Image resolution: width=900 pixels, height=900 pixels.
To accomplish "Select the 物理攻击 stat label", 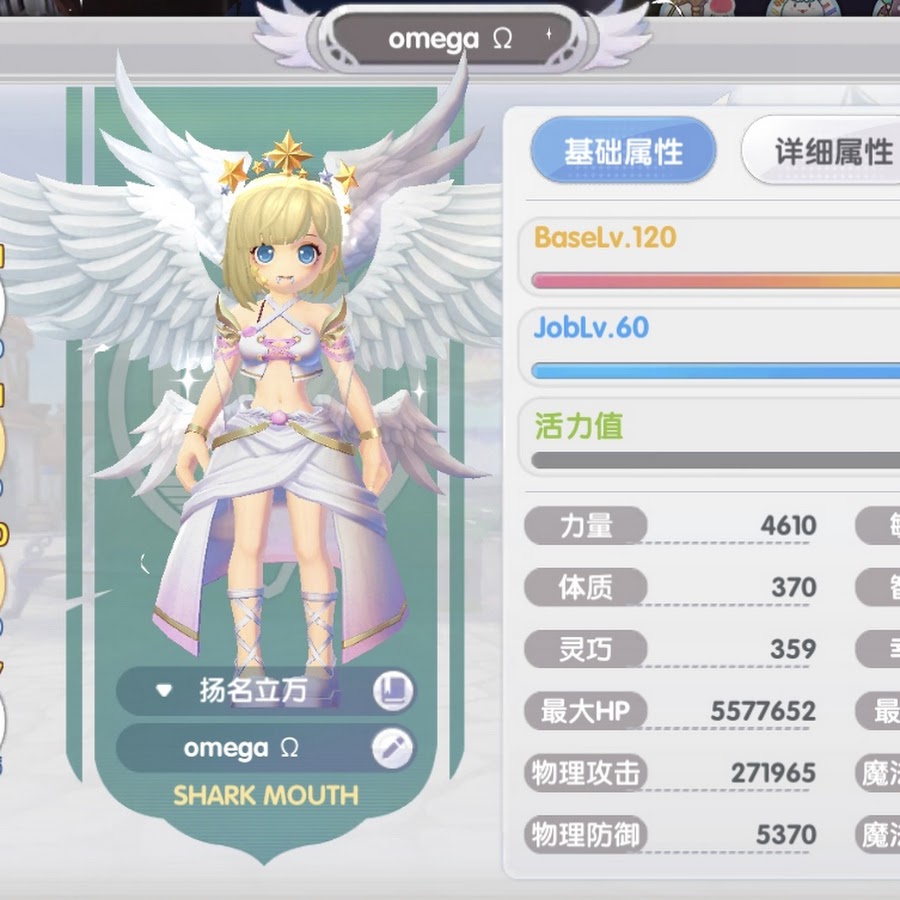I will 586,773.
